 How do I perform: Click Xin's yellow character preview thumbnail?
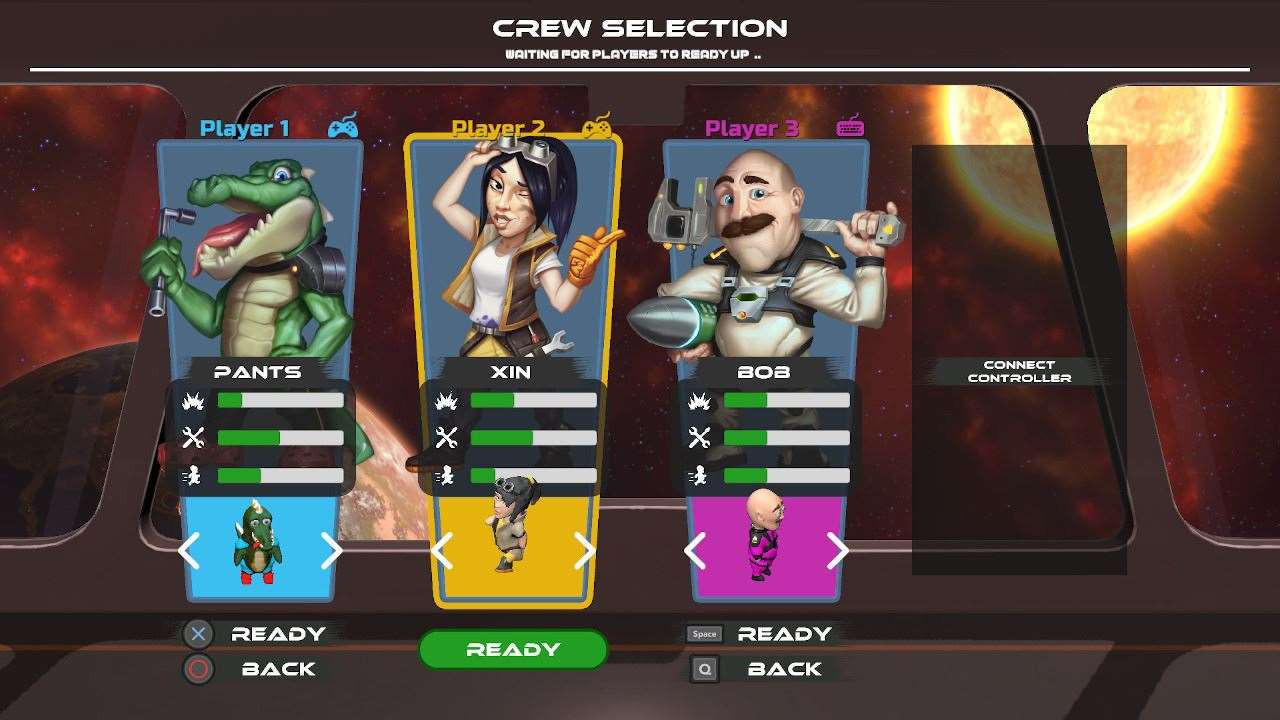[512, 545]
